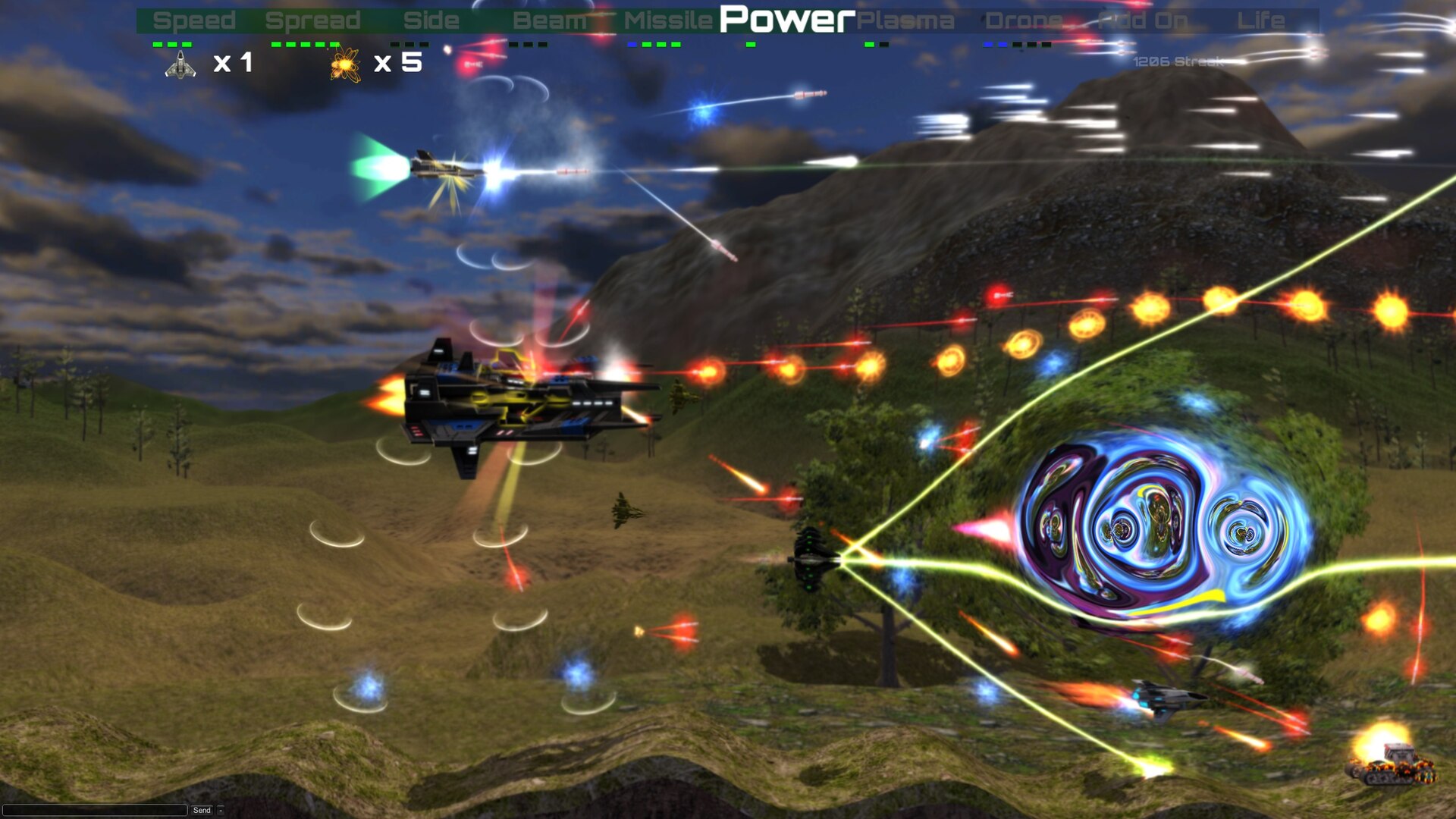Select the Spread weapon icon
The height and width of the screenshot is (819, 1456).
click(312, 20)
